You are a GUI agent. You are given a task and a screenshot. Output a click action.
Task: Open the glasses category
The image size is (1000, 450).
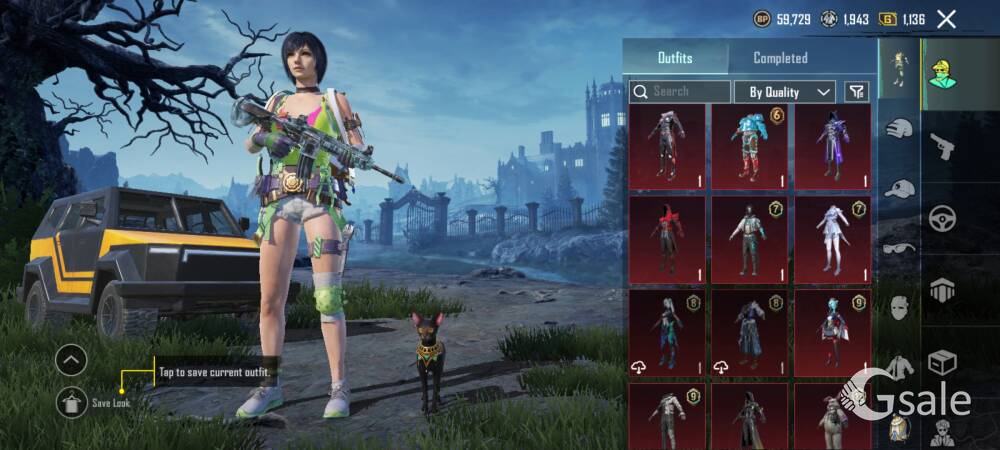click(899, 247)
